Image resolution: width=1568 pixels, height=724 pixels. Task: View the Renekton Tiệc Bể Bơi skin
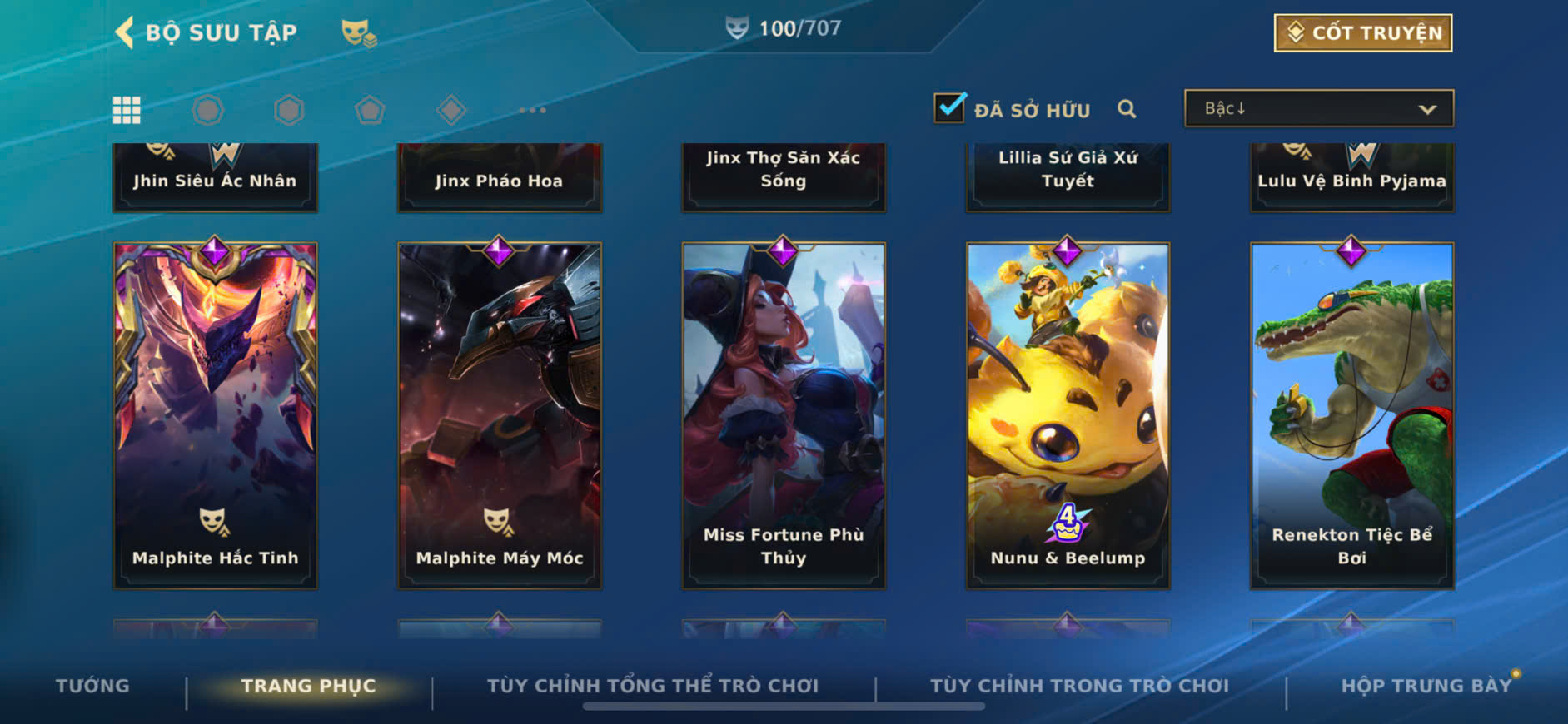tap(1351, 416)
